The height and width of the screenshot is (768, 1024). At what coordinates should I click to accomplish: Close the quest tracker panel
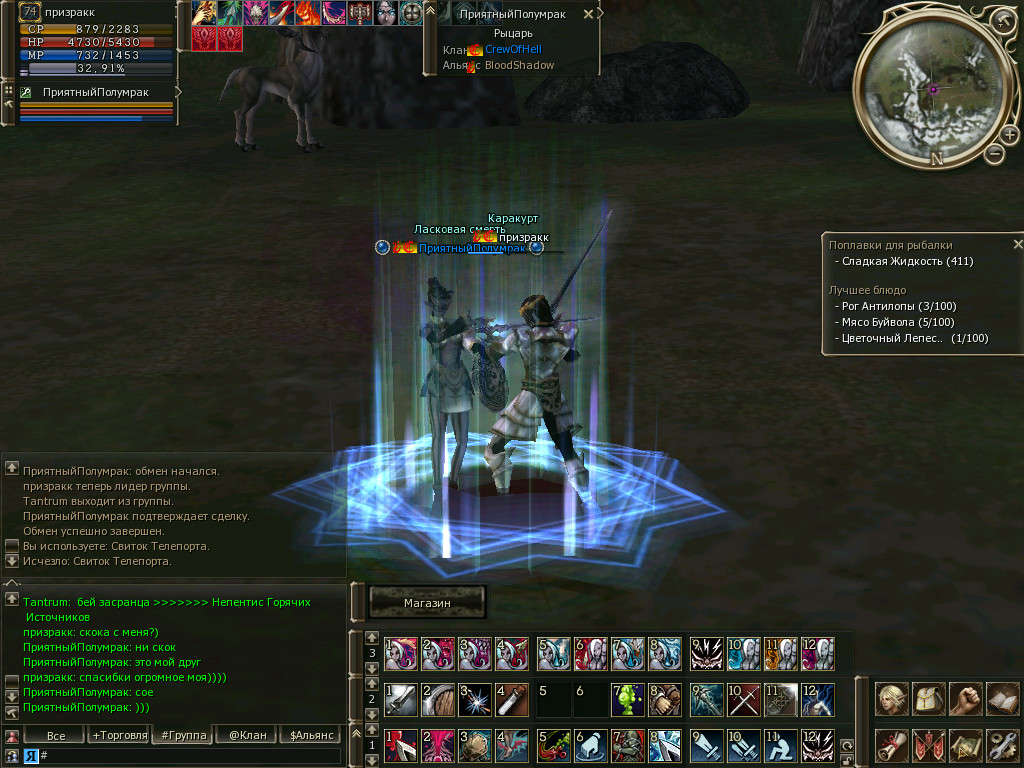(x=1017, y=244)
